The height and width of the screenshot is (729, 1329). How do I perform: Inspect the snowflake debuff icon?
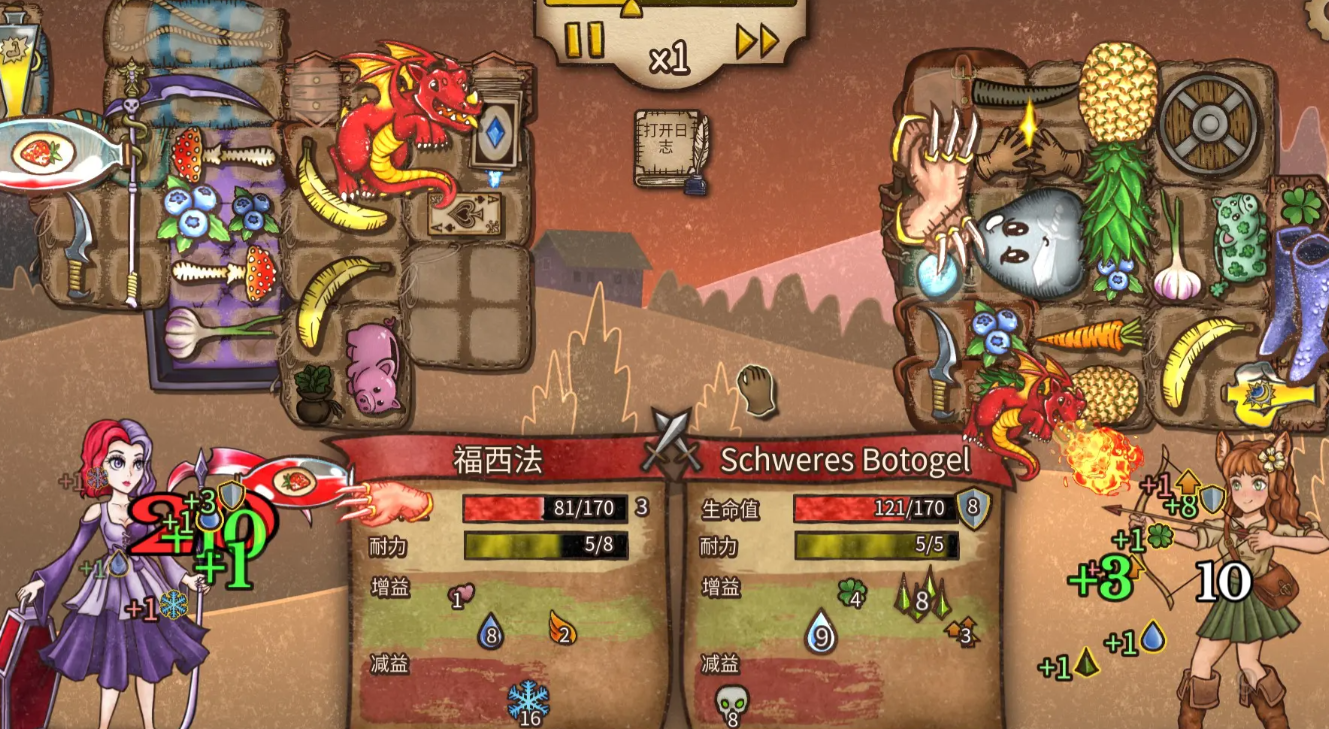[x=527, y=700]
